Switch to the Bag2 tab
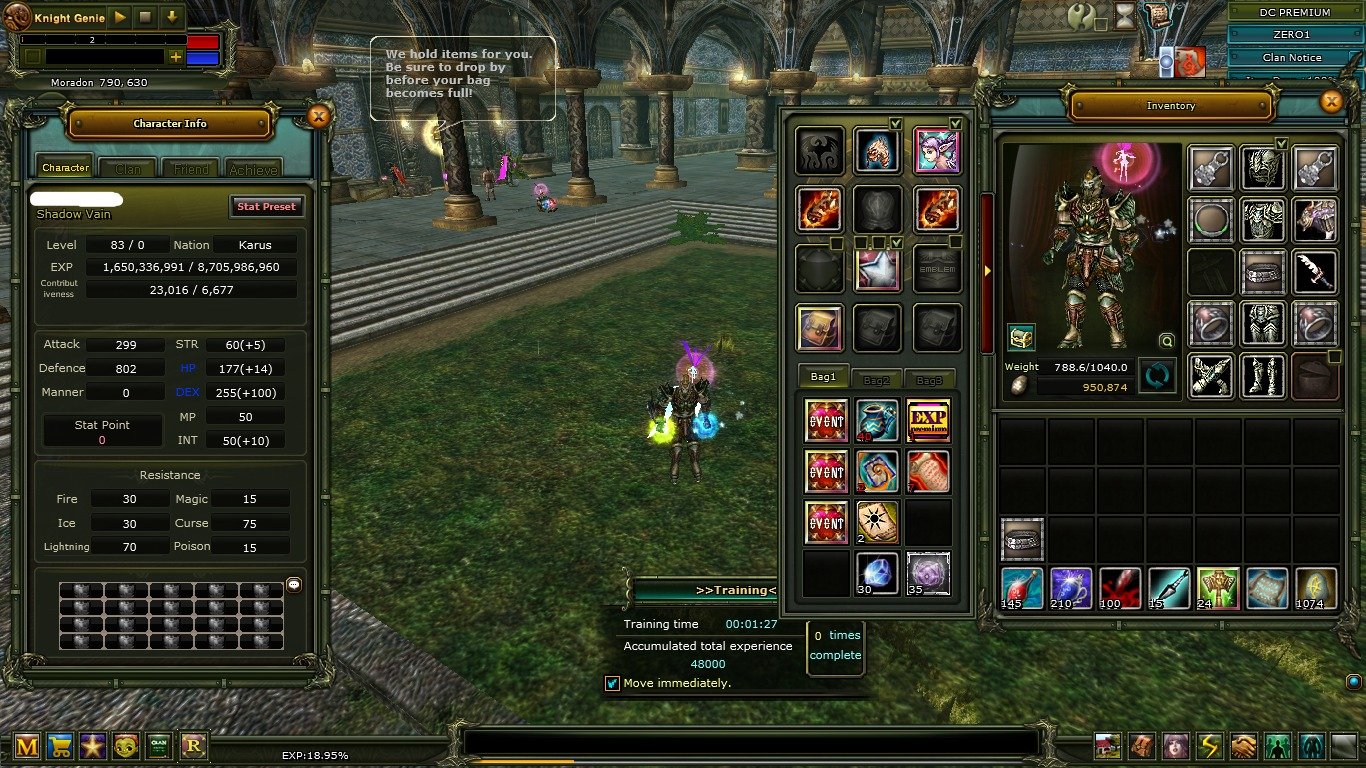The width and height of the screenshot is (1366, 768). [875, 378]
